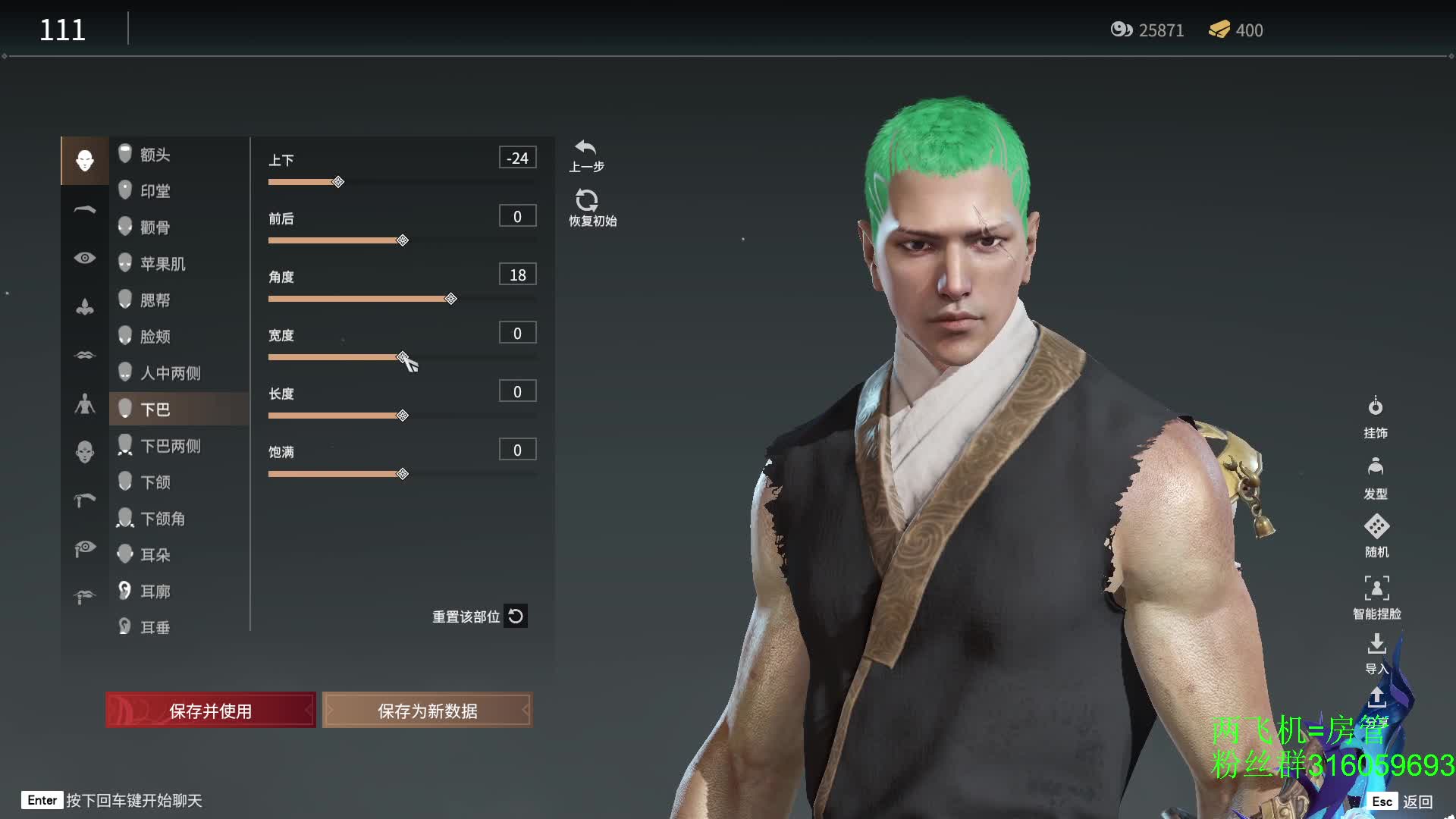Randomize the face with 随机

pos(1376,535)
